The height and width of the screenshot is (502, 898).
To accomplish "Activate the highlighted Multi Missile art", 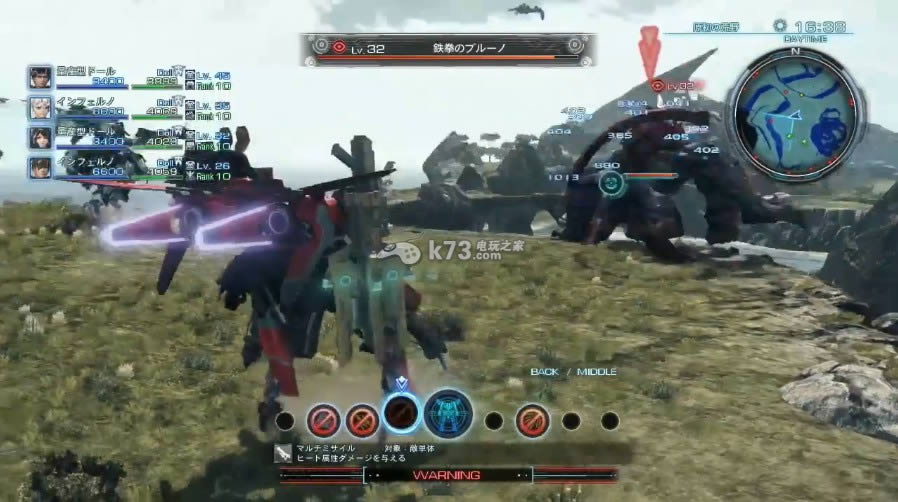I will click(x=401, y=413).
